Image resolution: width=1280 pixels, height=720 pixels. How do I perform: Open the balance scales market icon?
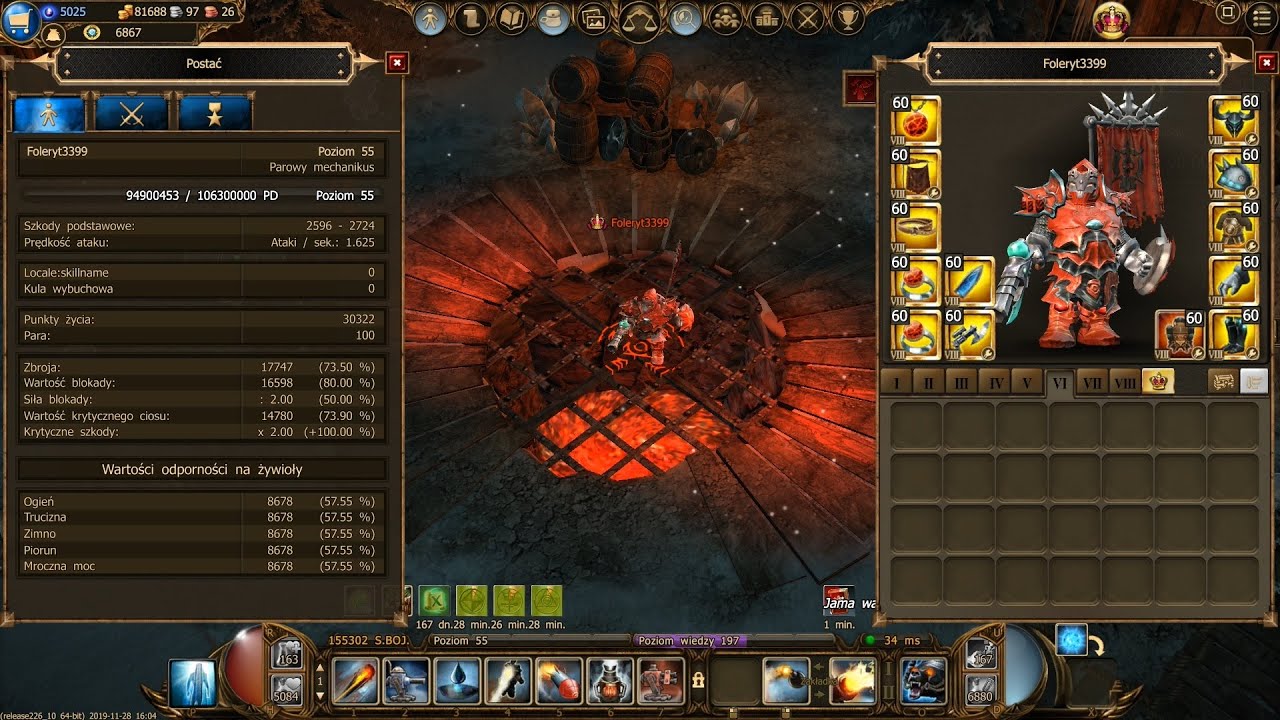pos(640,19)
